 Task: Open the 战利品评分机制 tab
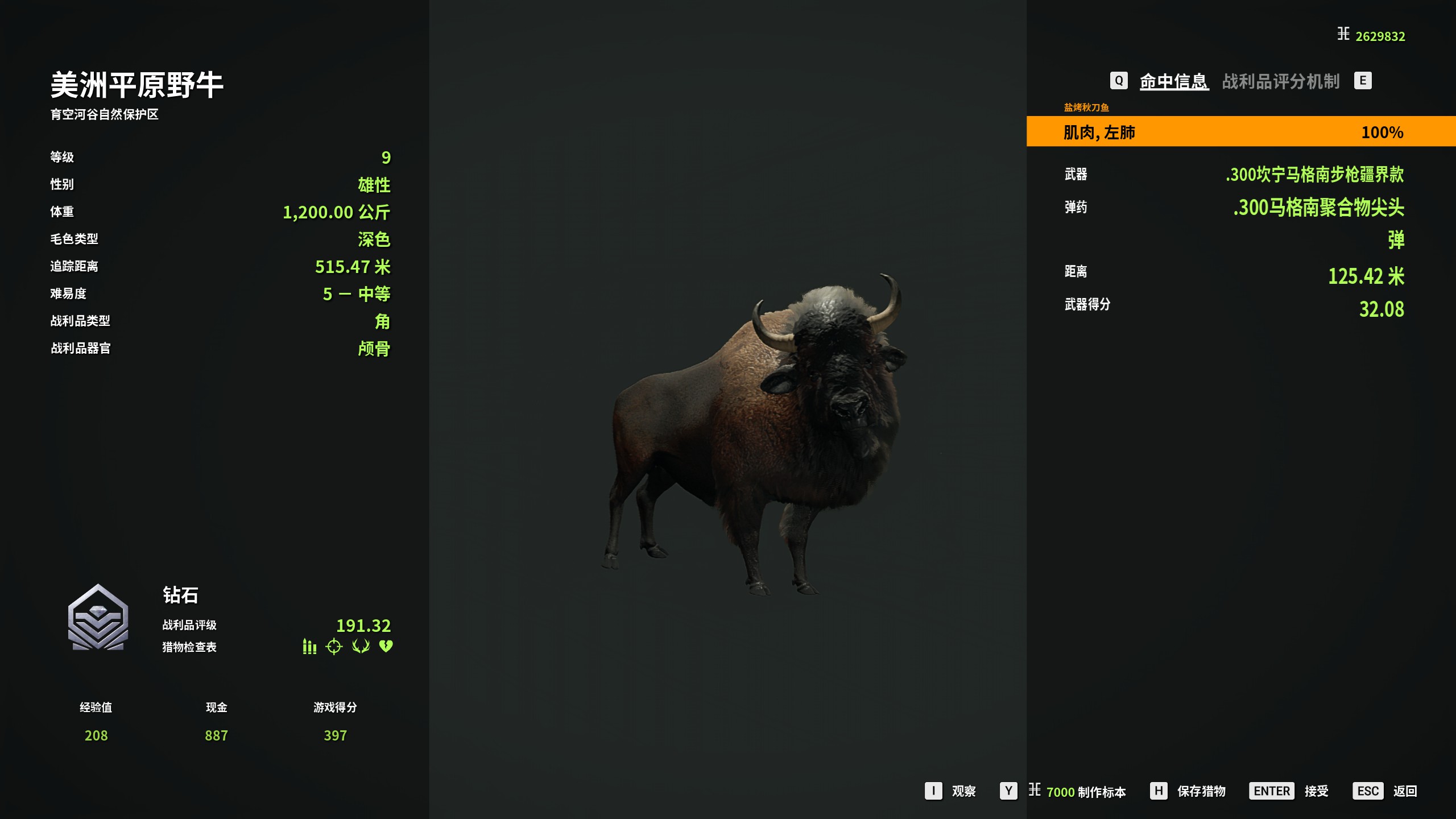[x=1281, y=81]
